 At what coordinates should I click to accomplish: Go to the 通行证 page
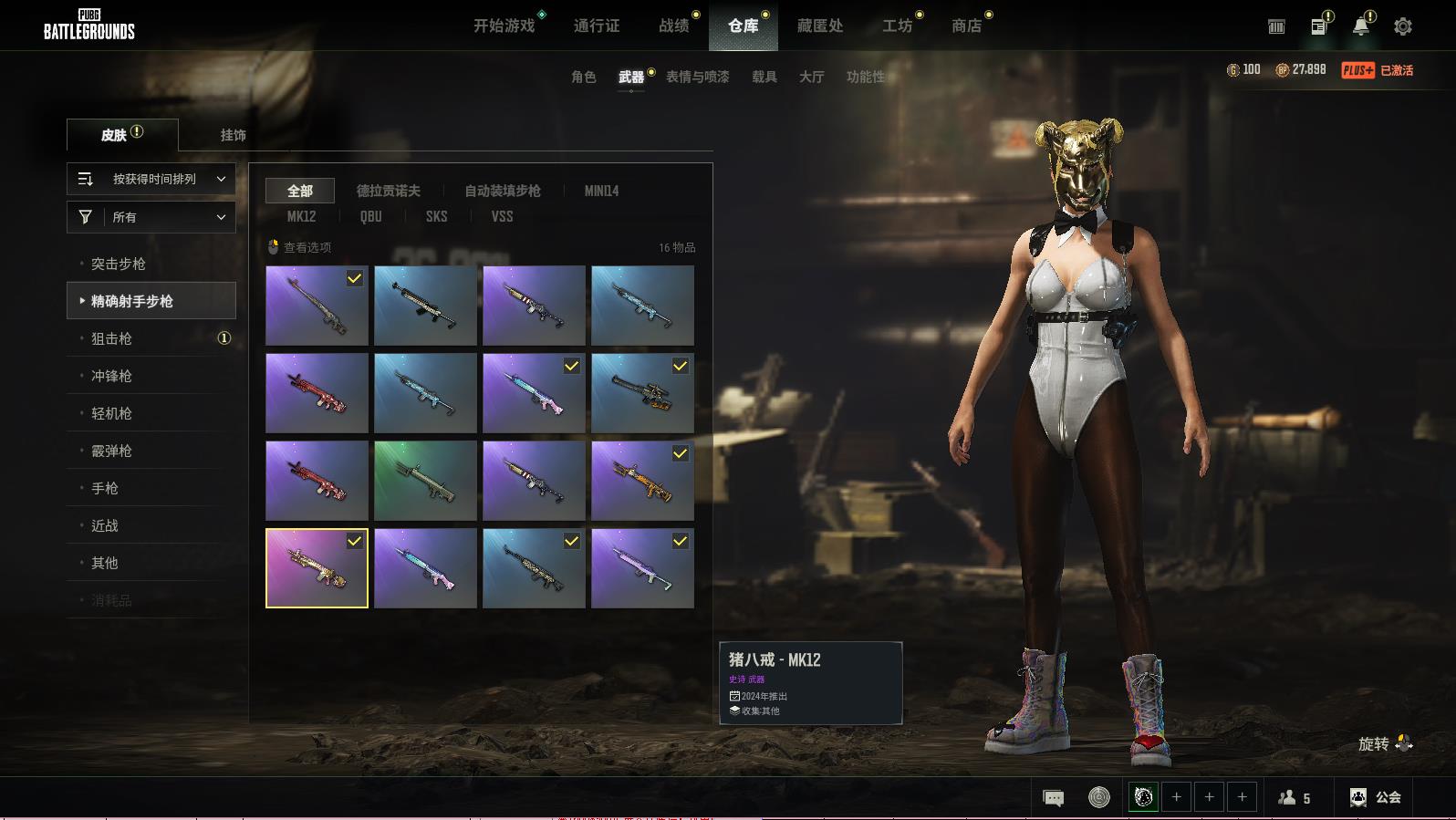tap(597, 26)
